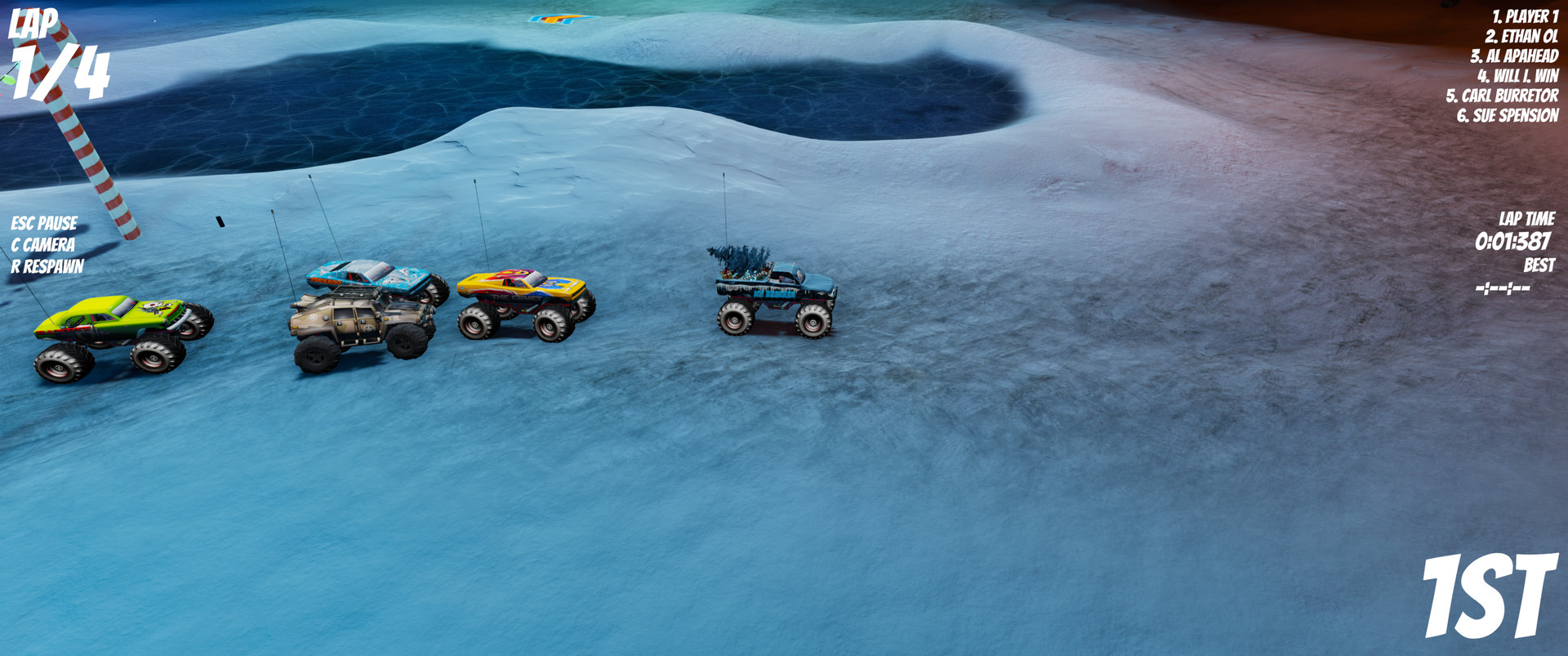Image resolution: width=1568 pixels, height=656 pixels.
Task: Select Sue Spension's standings entry
Action: tap(1507, 115)
